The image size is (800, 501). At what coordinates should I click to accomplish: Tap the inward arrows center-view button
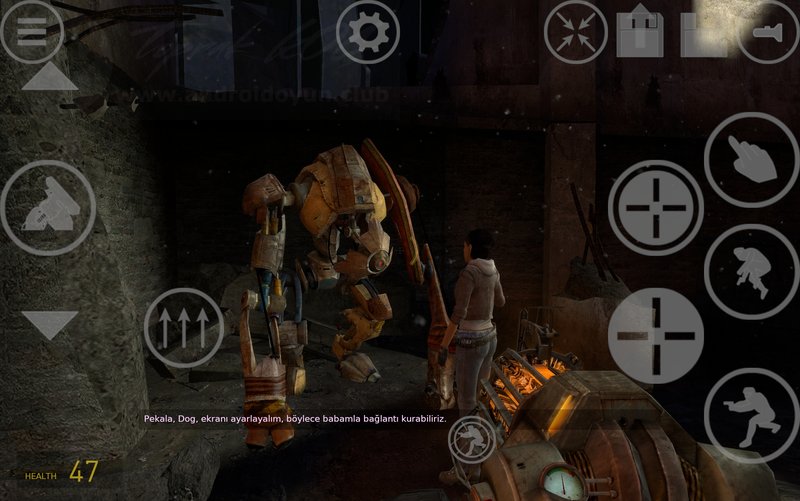click(x=575, y=32)
